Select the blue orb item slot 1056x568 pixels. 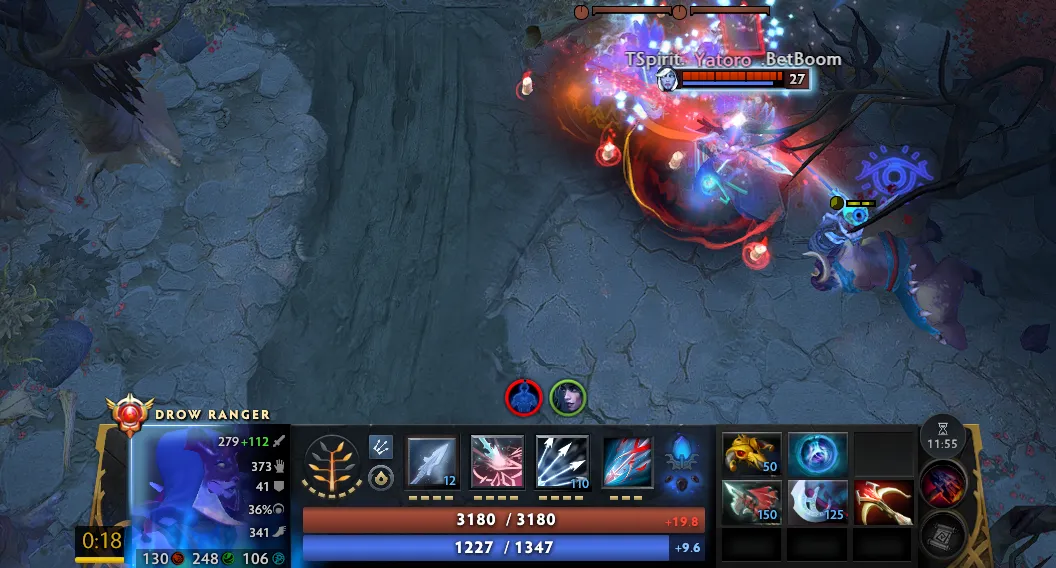tap(817, 454)
